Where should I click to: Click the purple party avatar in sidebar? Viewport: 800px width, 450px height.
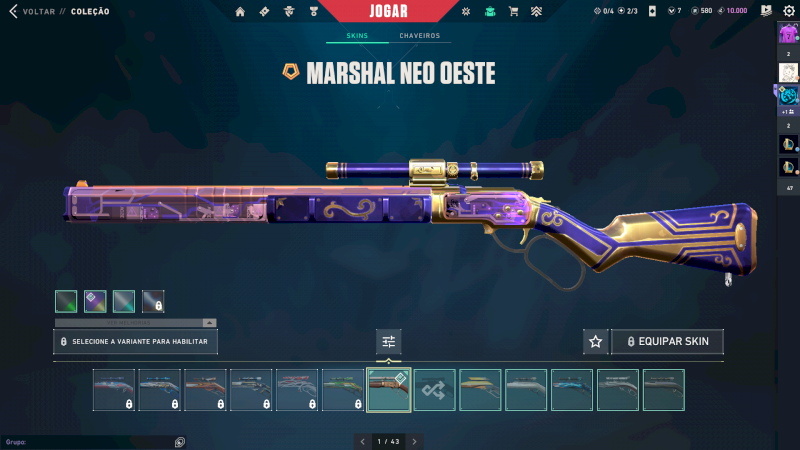(x=788, y=33)
